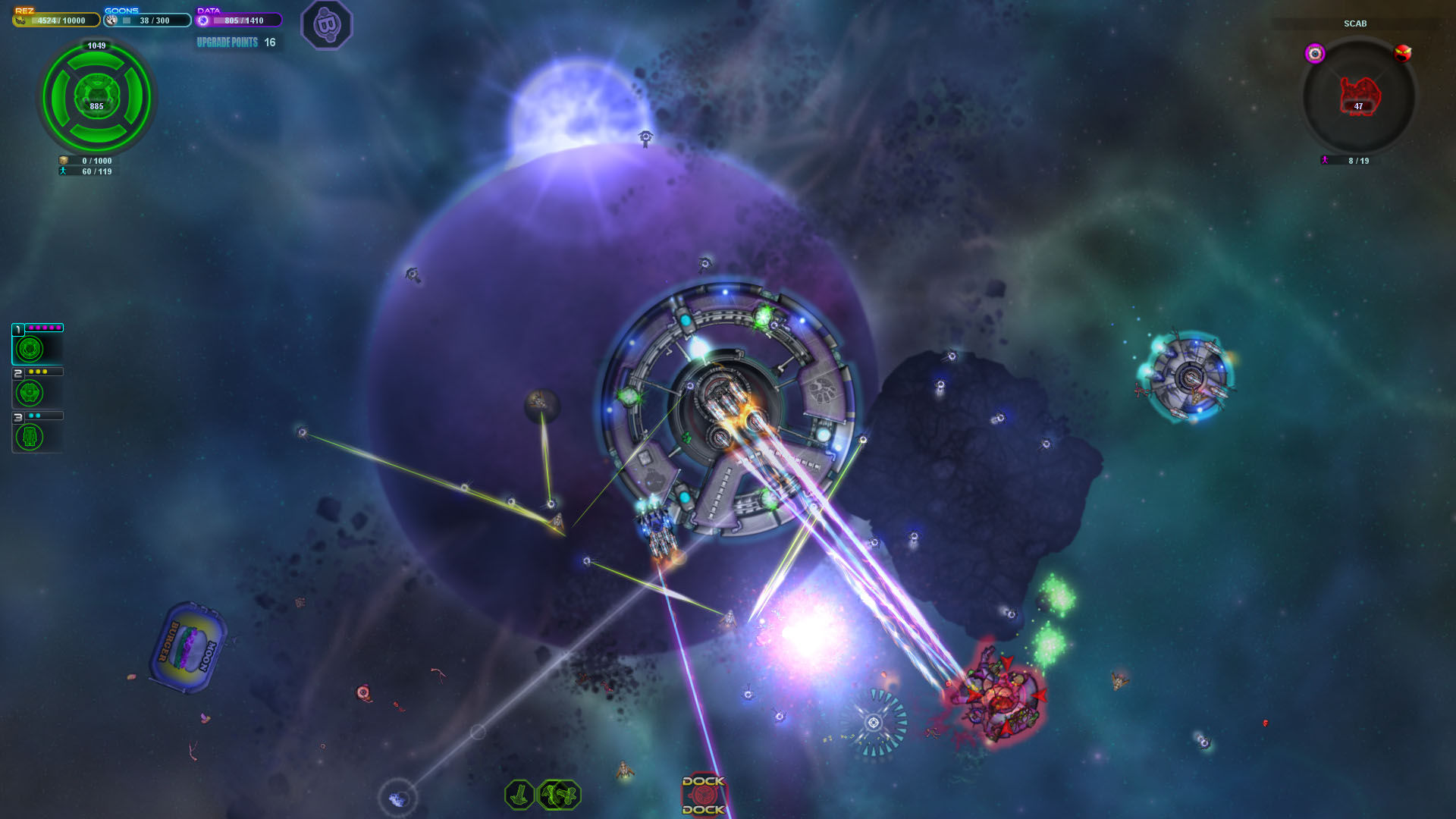This screenshot has height=819, width=1456.
Task: Open the red hostile marker above the SCAB minimap
Action: click(x=1402, y=52)
